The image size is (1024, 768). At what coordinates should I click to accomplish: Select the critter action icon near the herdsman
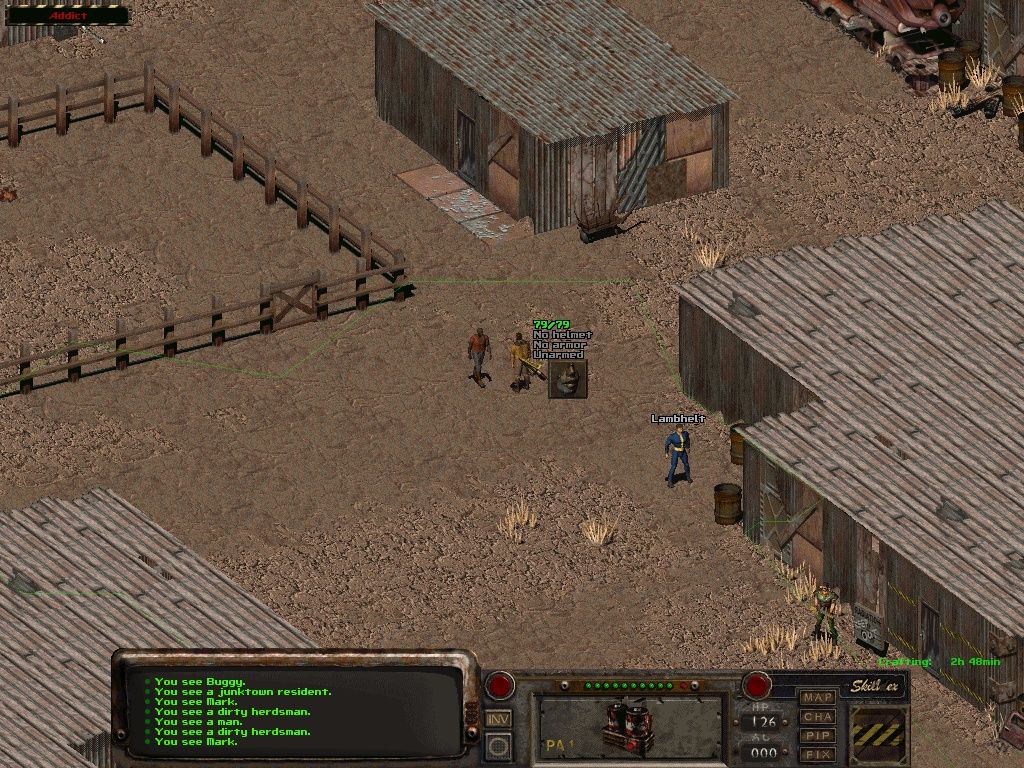pos(568,379)
